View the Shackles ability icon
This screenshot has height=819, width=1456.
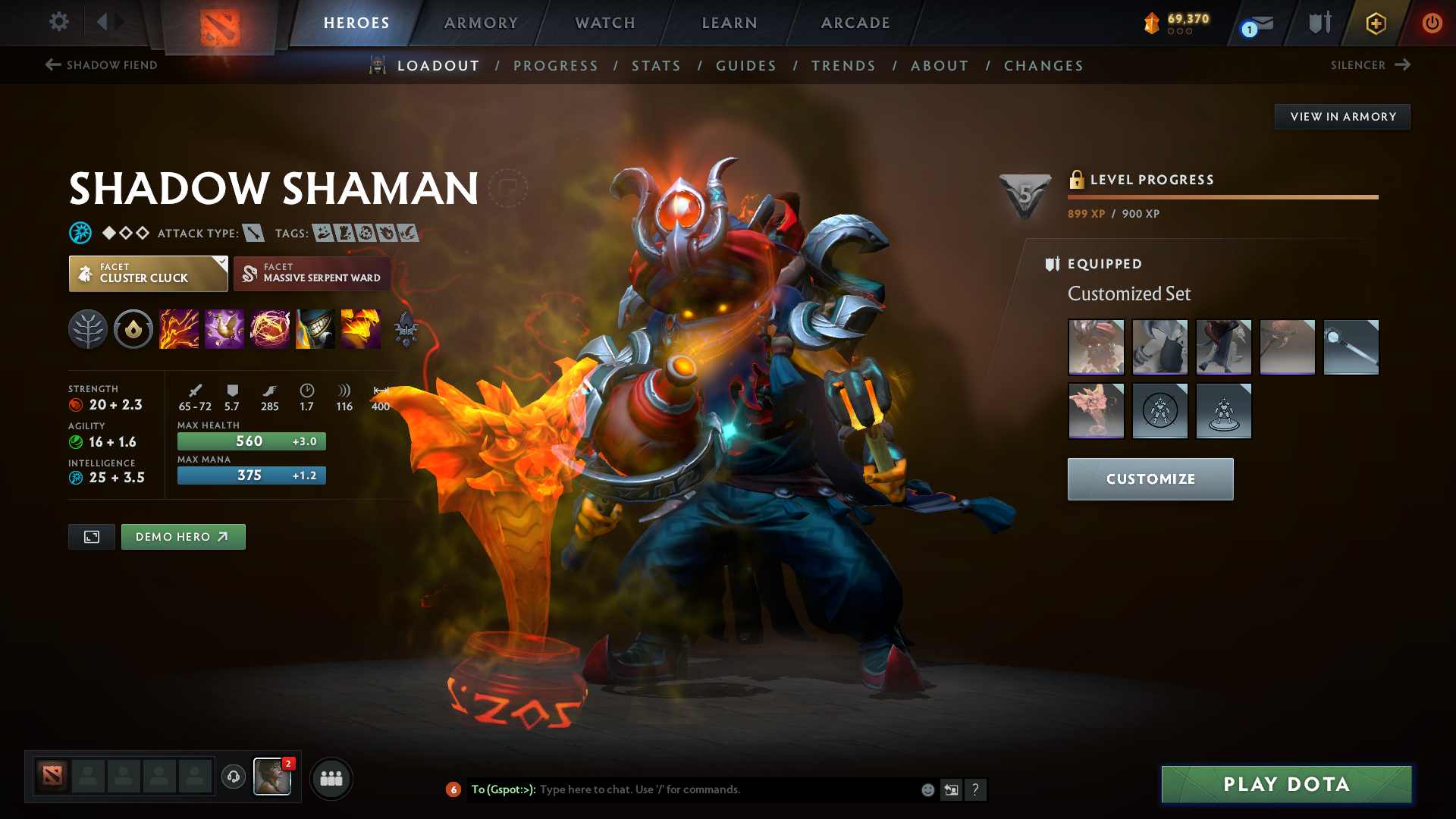point(270,328)
